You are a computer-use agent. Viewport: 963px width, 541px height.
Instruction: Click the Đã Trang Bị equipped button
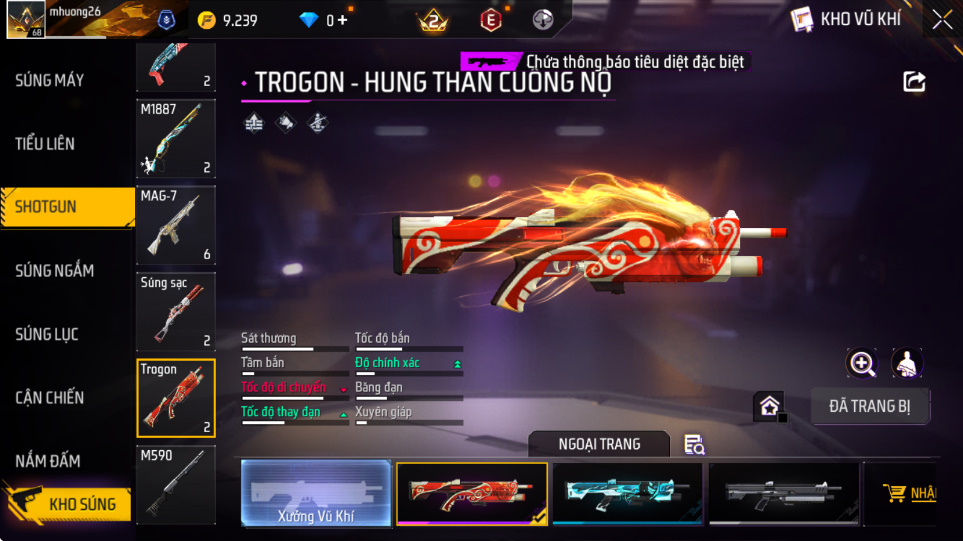870,406
